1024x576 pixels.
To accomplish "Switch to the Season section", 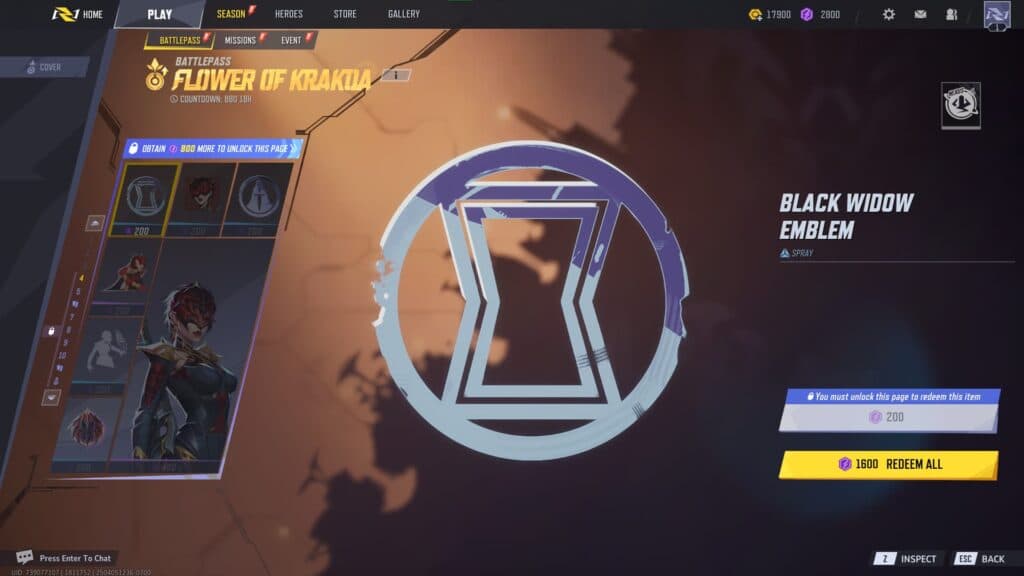I will [x=231, y=14].
